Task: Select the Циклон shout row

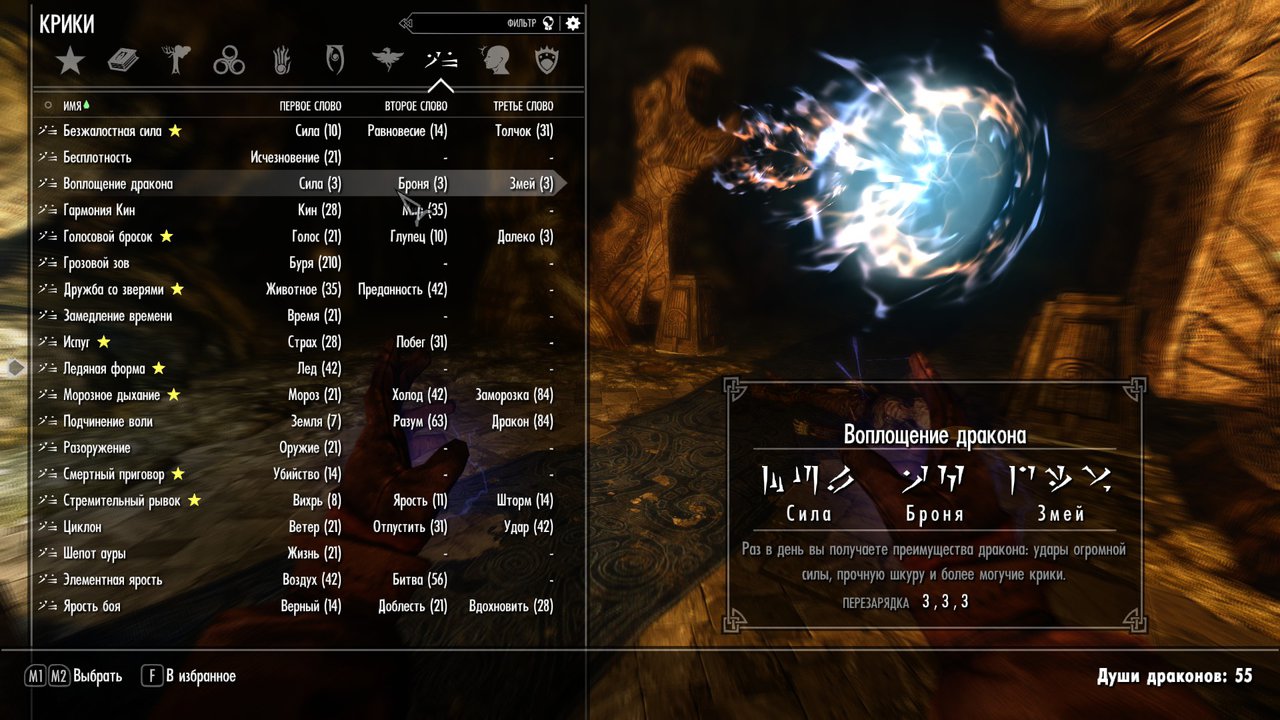Action: coord(82,527)
